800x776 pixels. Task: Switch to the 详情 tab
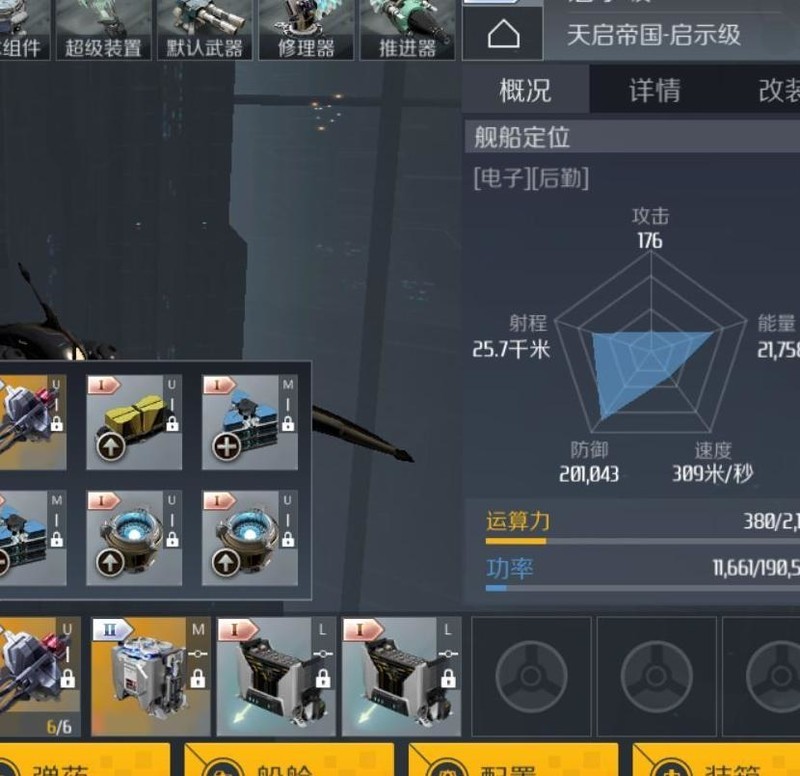tap(654, 91)
